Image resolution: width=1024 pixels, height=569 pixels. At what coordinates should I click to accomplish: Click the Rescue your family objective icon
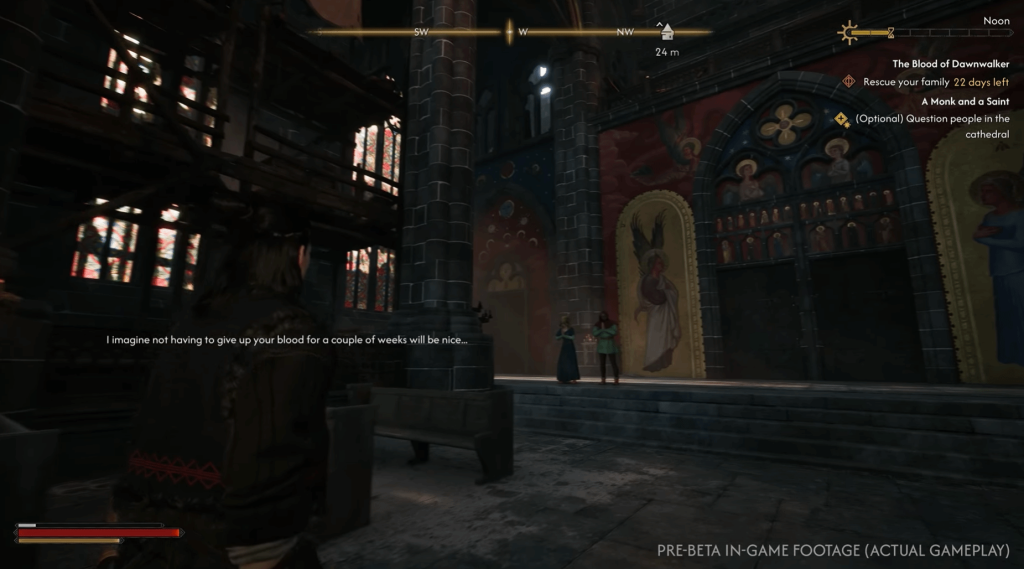coord(849,82)
